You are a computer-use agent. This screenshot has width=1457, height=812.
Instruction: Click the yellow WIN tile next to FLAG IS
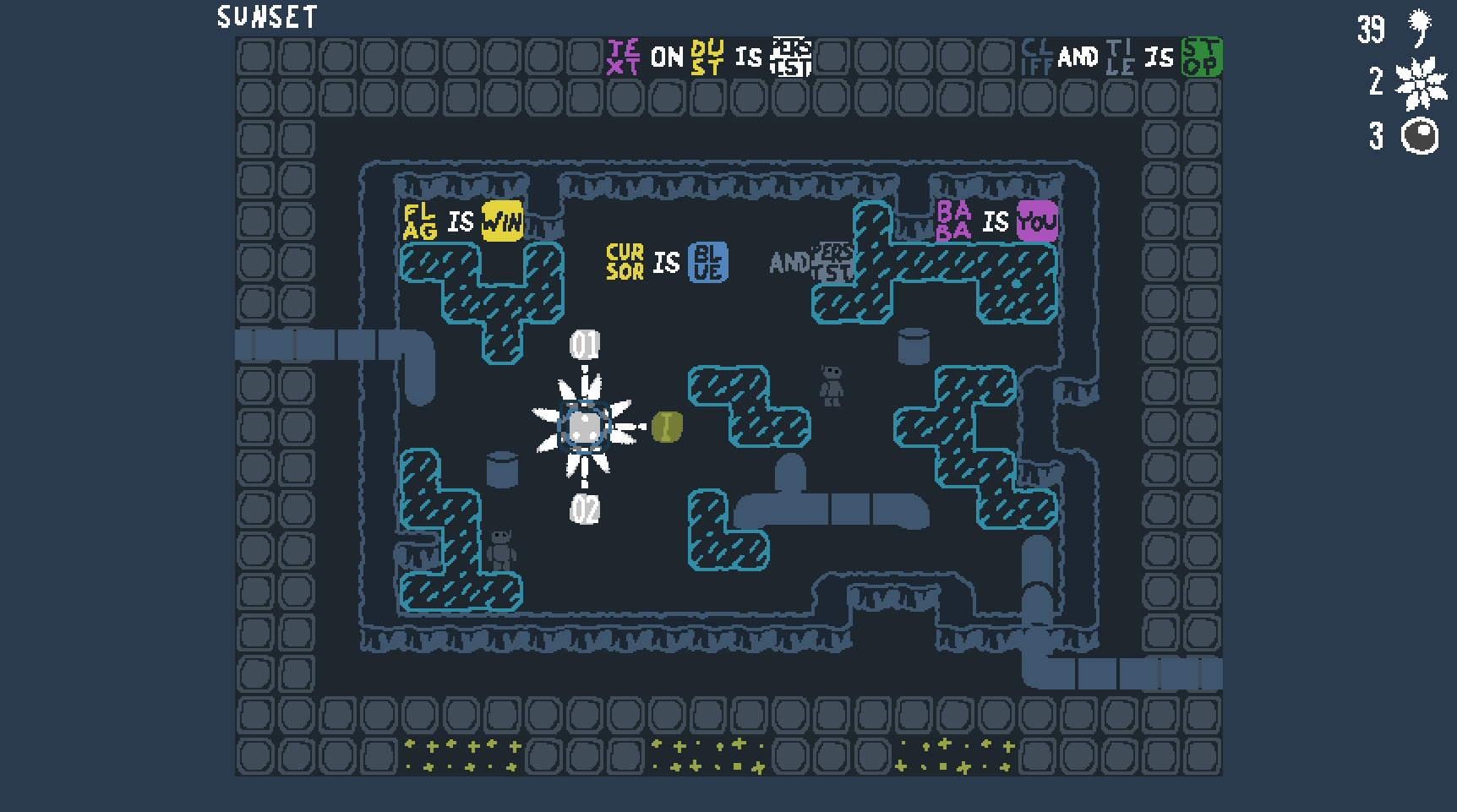coord(501,221)
